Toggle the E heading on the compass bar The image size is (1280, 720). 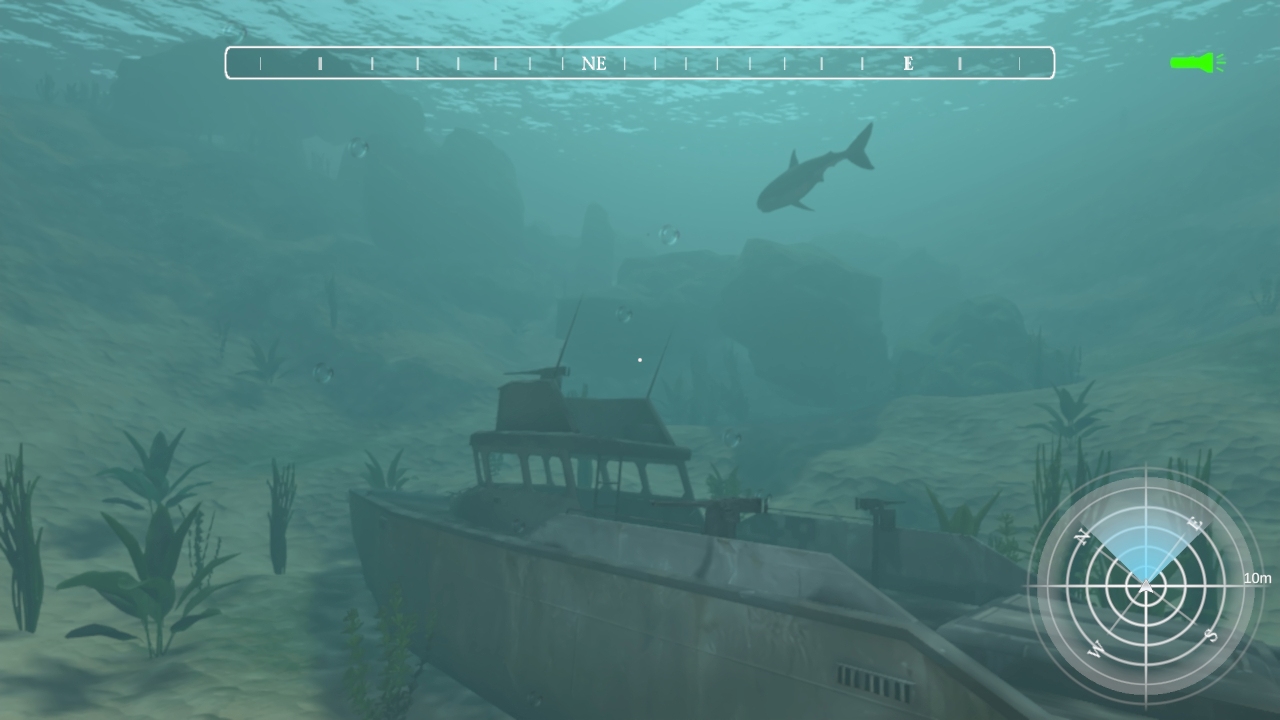coord(908,63)
